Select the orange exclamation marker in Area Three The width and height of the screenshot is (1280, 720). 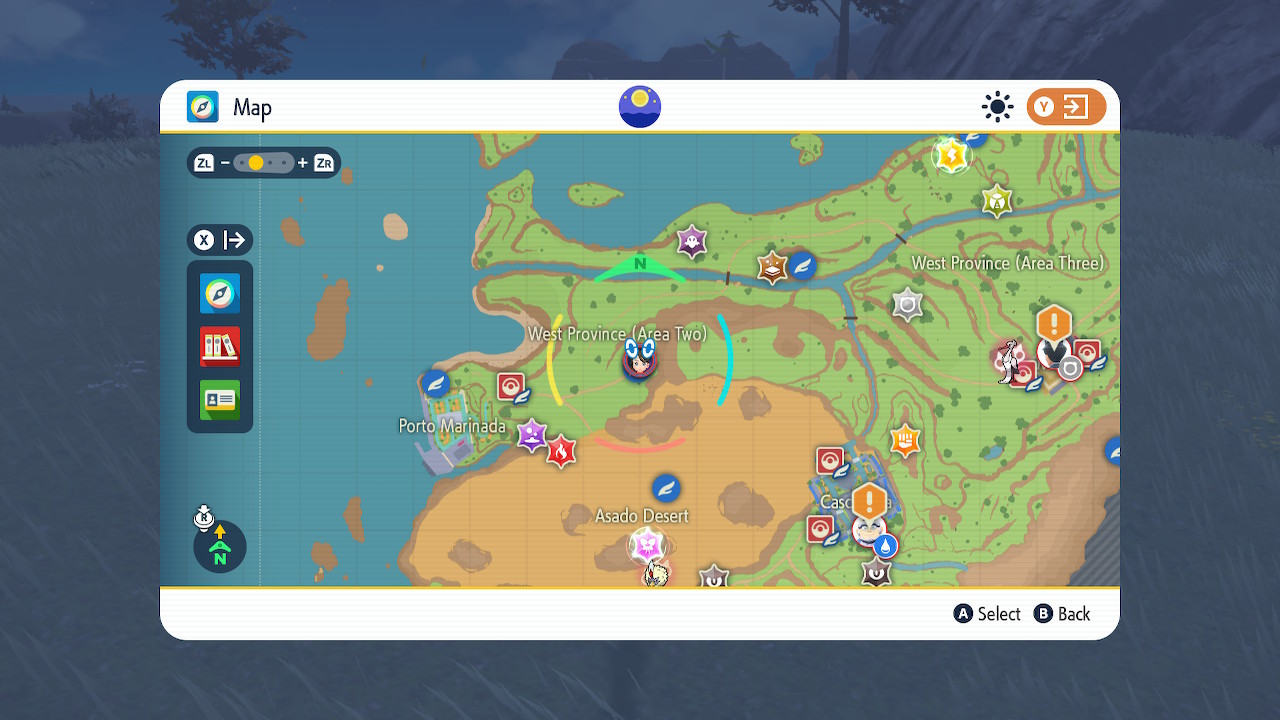[1054, 324]
